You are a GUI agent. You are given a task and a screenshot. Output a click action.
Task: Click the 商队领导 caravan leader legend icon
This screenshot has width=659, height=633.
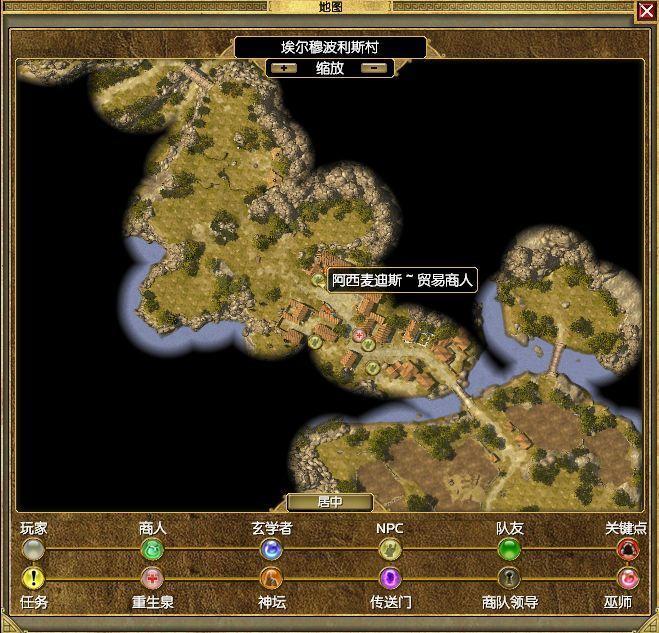pyautogui.click(x=509, y=578)
